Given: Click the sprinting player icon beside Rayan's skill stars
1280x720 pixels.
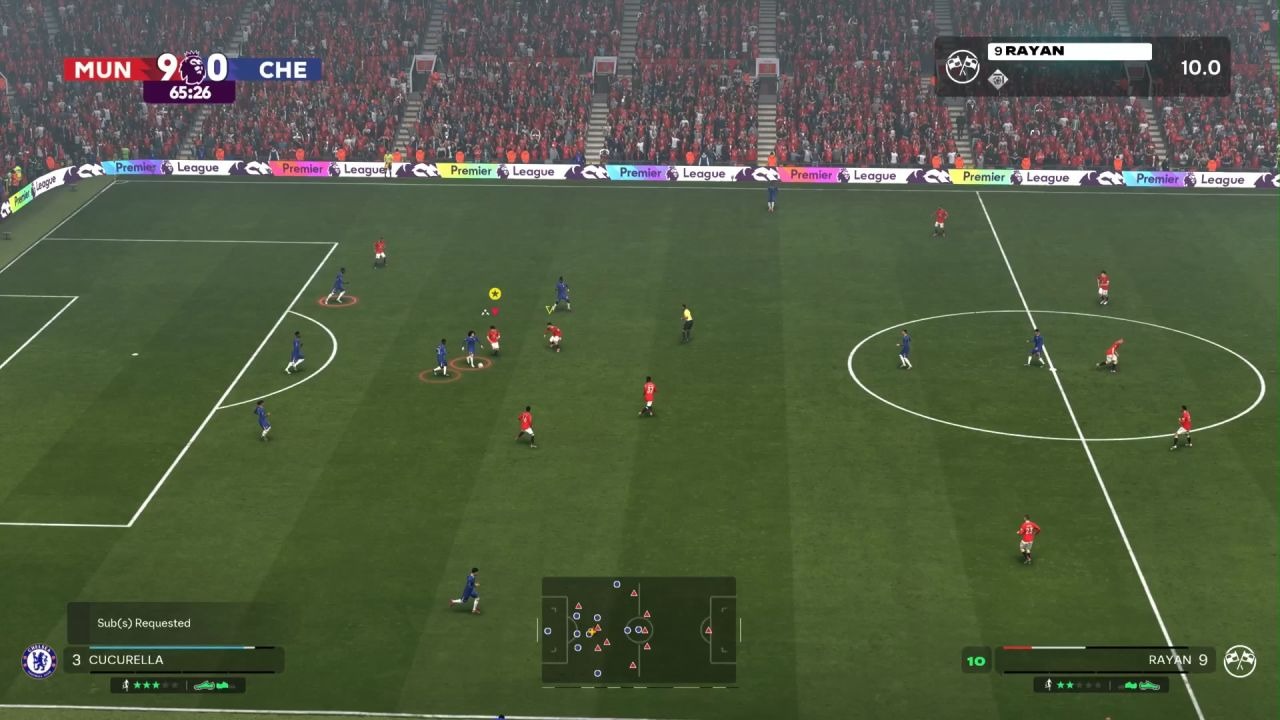Looking at the screenshot, I should tap(1049, 685).
